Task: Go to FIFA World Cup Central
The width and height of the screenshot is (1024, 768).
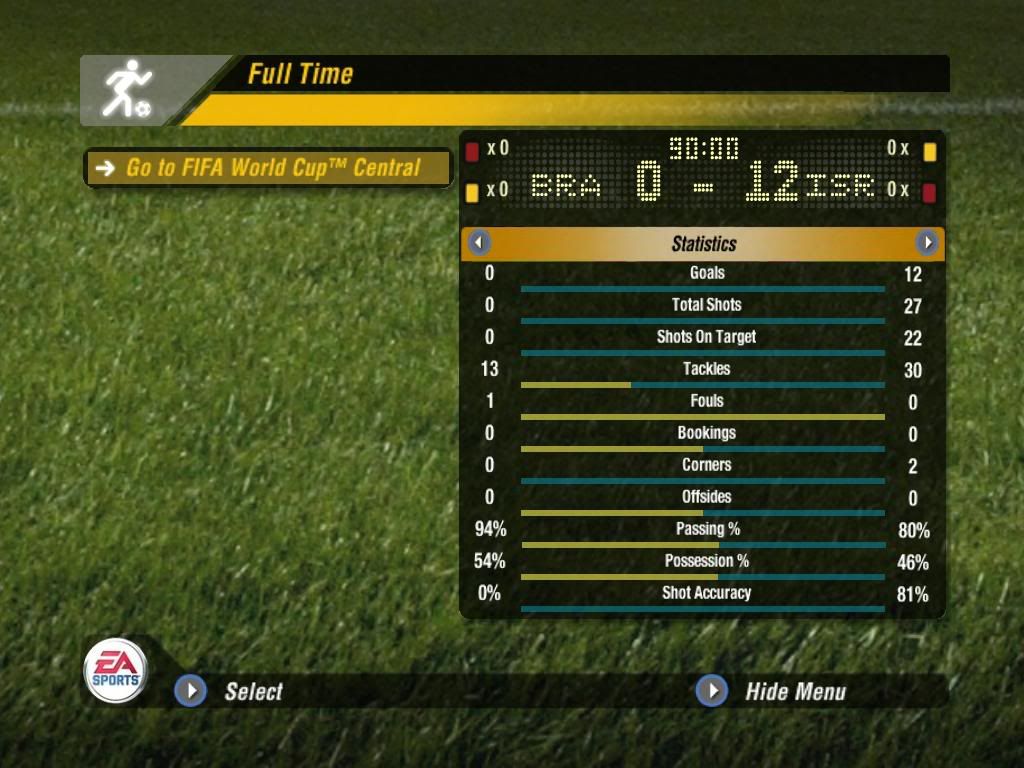Action: click(268, 168)
